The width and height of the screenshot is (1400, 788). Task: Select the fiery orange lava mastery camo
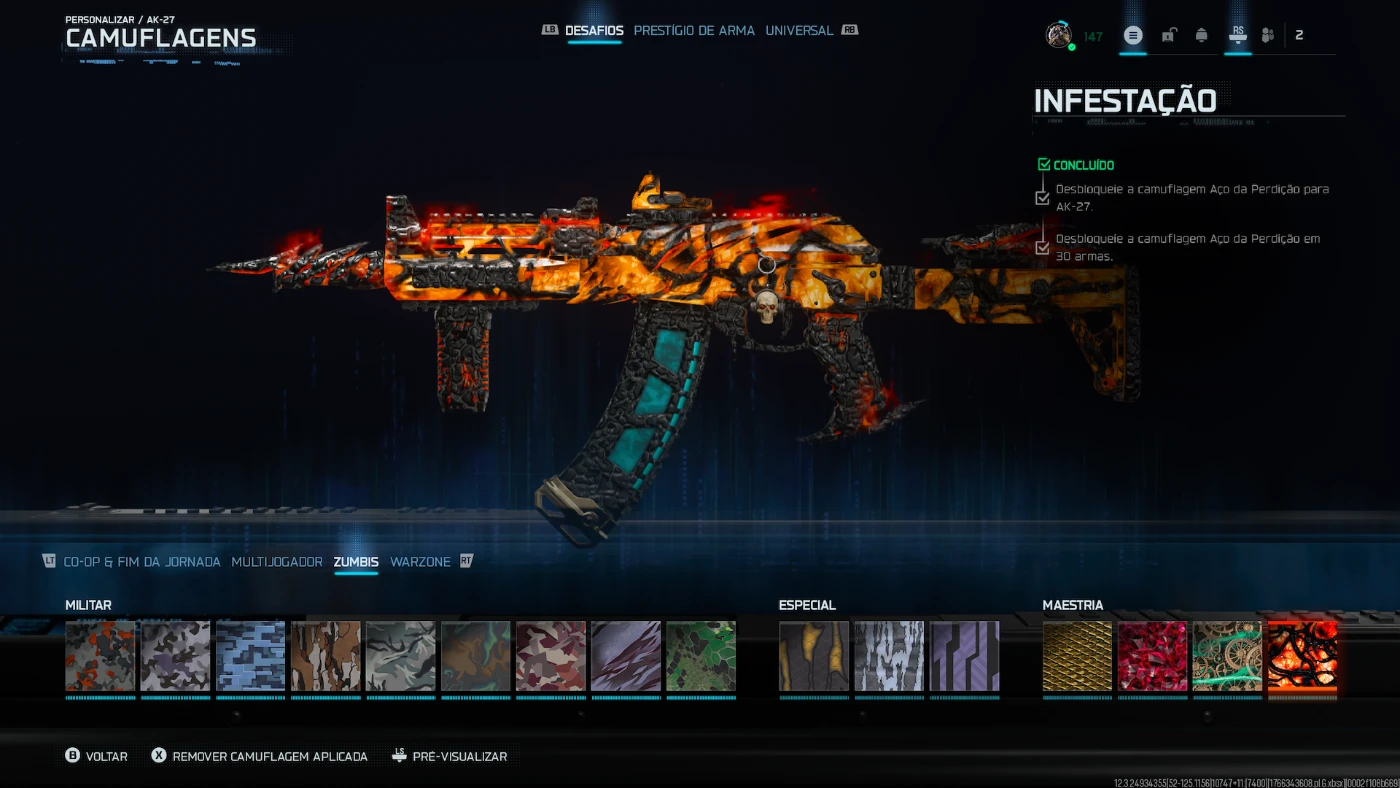click(1302, 656)
